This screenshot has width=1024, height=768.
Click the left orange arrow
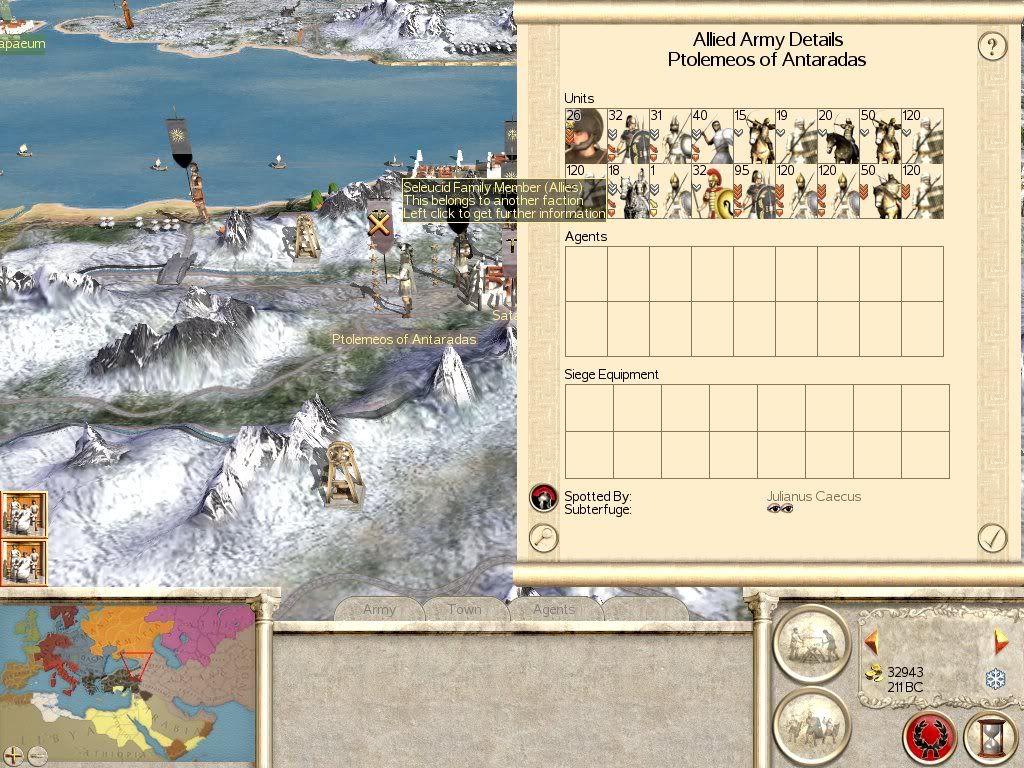pyautogui.click(x=872, y=641)
